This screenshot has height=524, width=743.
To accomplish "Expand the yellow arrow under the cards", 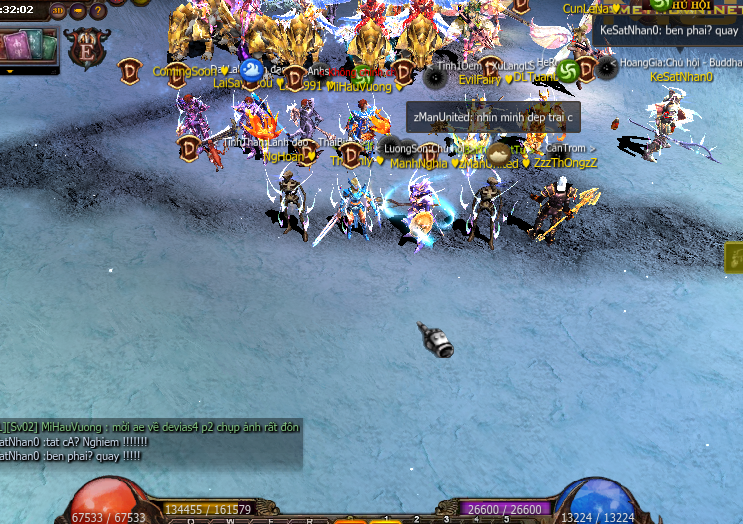I will [10, 71].
